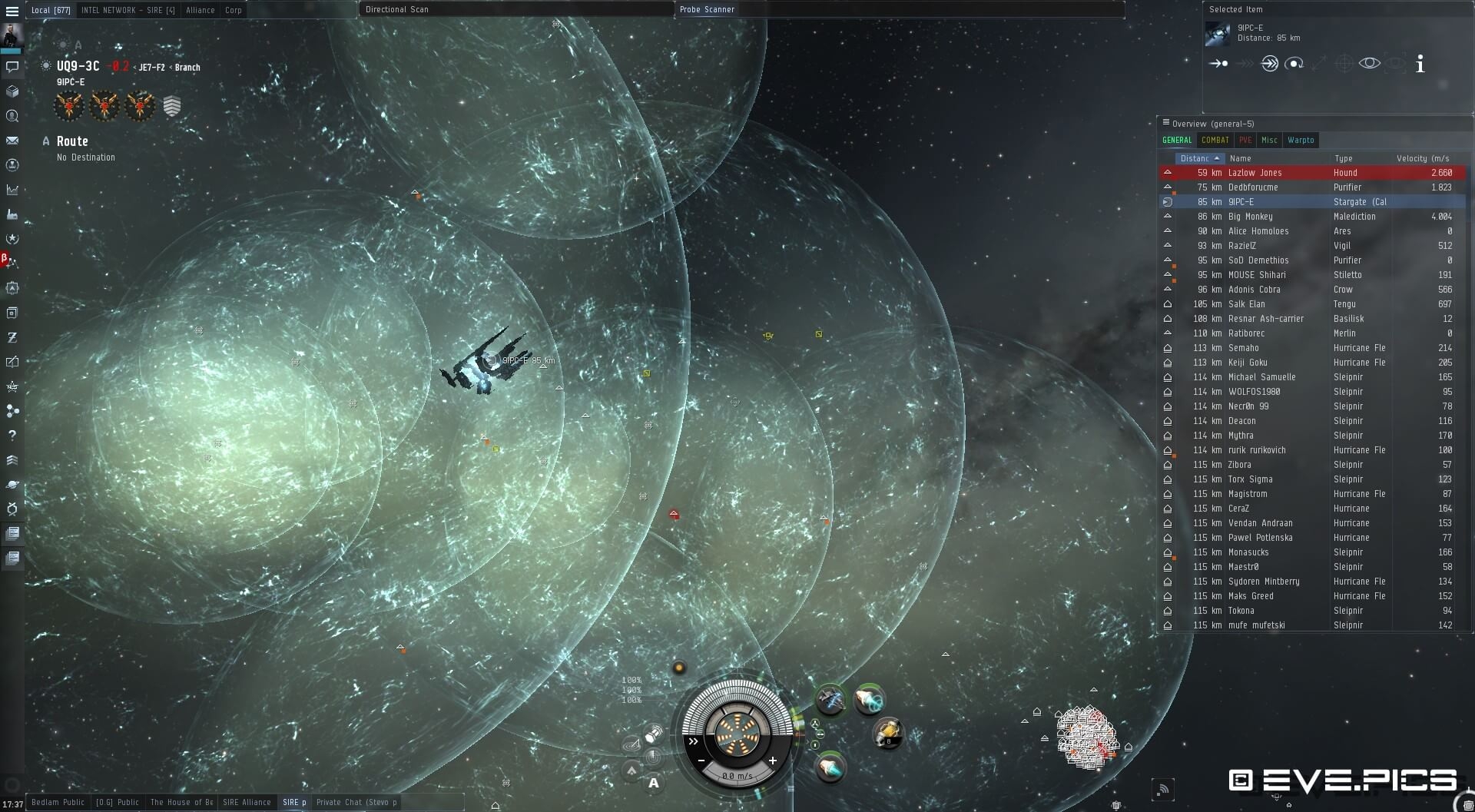Switch to INTEL NETWORK - SIRE channel

pyautogui.click(x=128, y=10)
